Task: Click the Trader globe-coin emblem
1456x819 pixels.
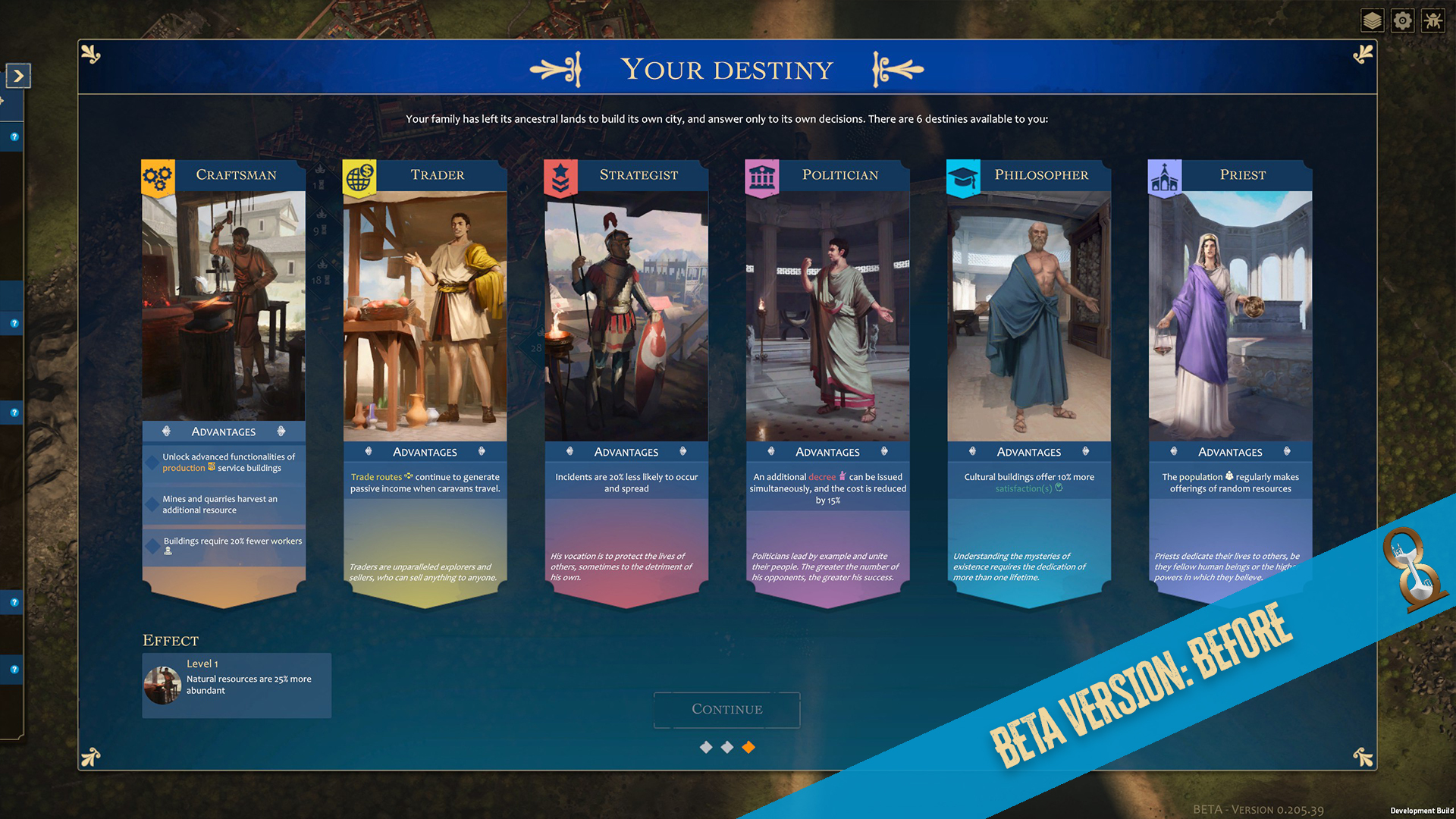Action: [x=358, y=175]
